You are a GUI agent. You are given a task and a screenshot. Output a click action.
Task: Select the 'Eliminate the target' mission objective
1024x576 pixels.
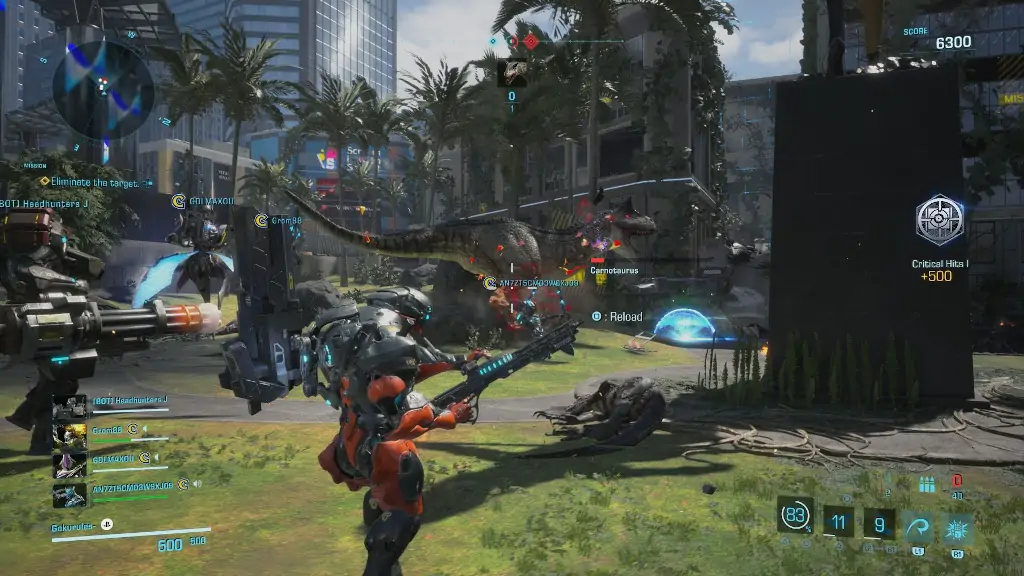(x=86, y=182)
